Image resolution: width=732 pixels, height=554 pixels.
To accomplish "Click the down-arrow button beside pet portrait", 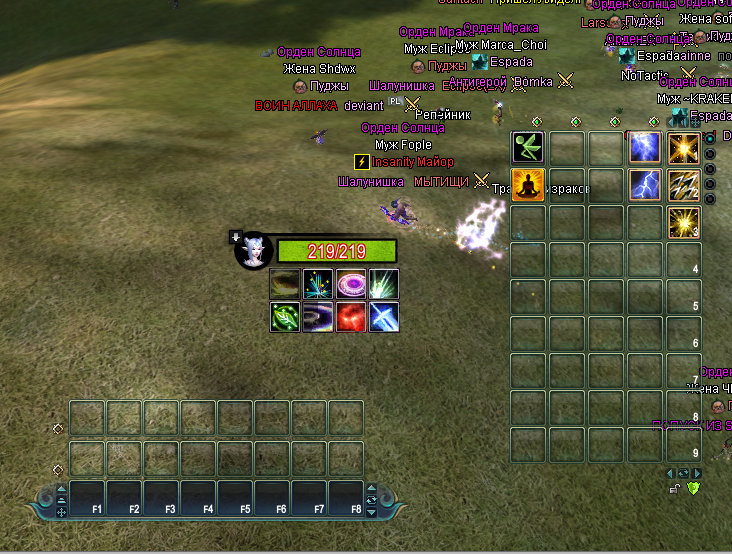I will pyautogui.click(x=236, y=237).
